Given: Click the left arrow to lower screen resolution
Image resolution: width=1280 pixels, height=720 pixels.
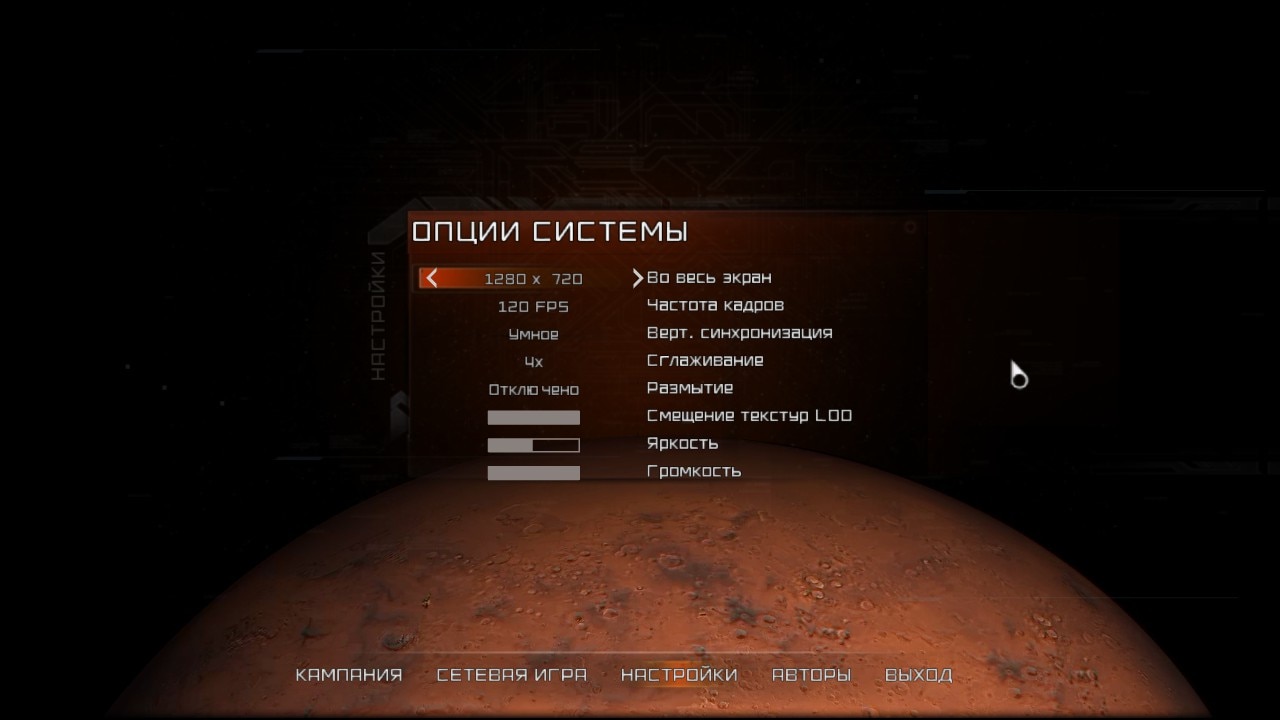Looking at the screenshot, I should pos(432,278).
